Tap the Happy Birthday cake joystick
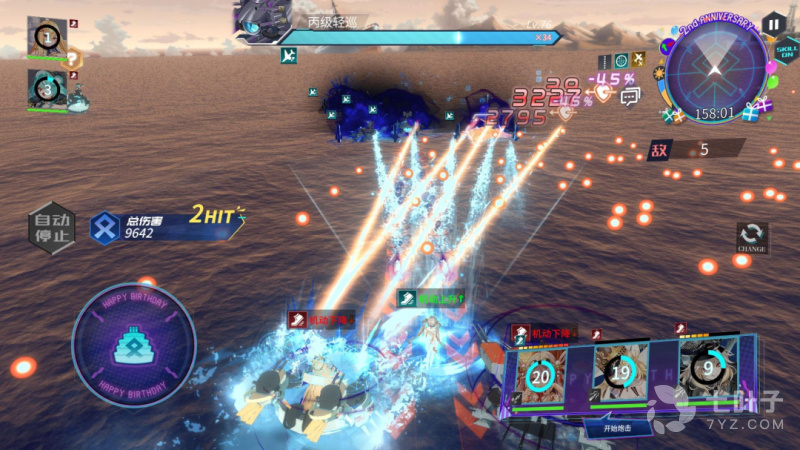The image size is (800, 450). coord(133,343)
